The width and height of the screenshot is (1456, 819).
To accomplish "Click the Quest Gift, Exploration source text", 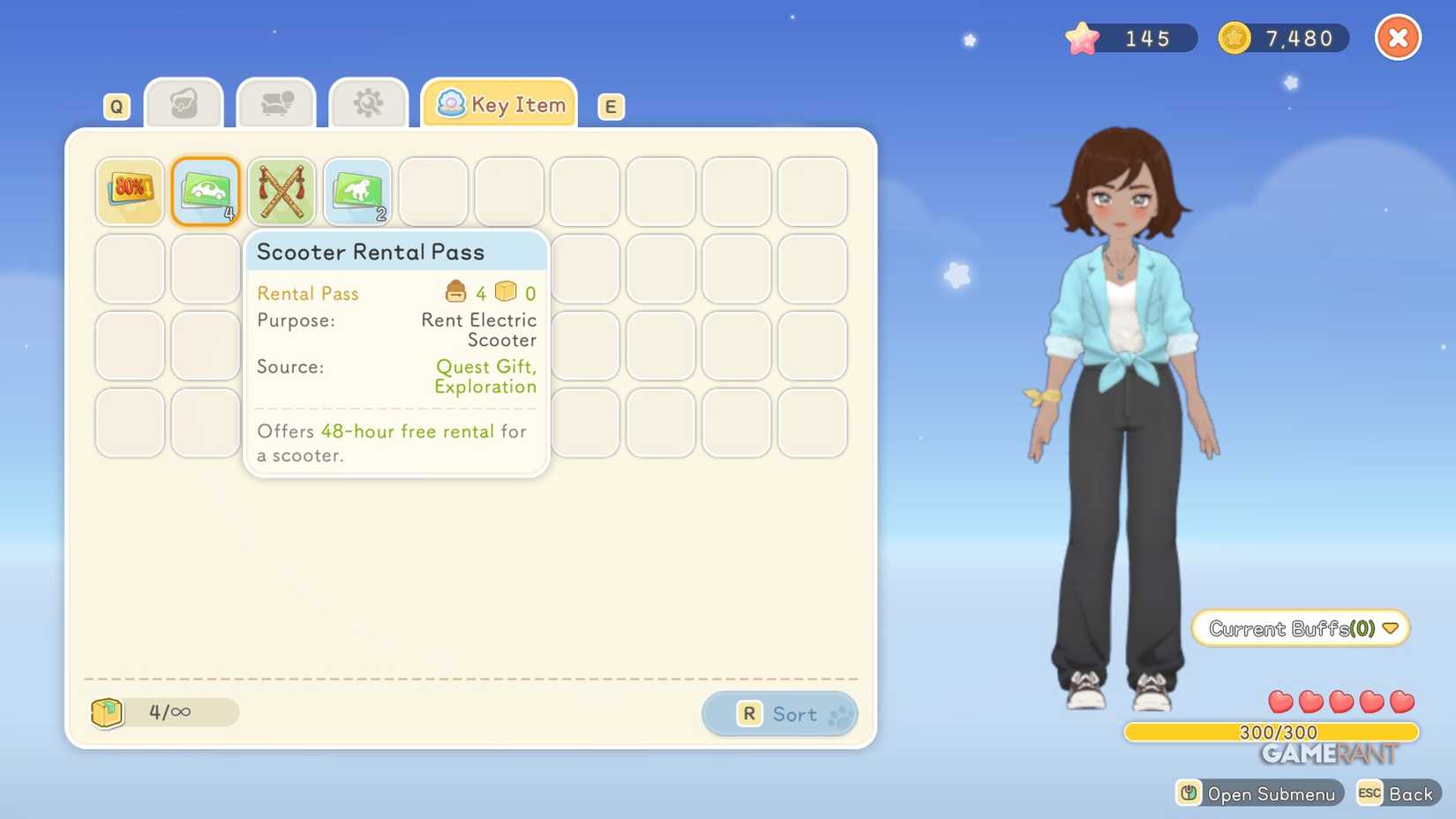I will [x=485, y=376].
